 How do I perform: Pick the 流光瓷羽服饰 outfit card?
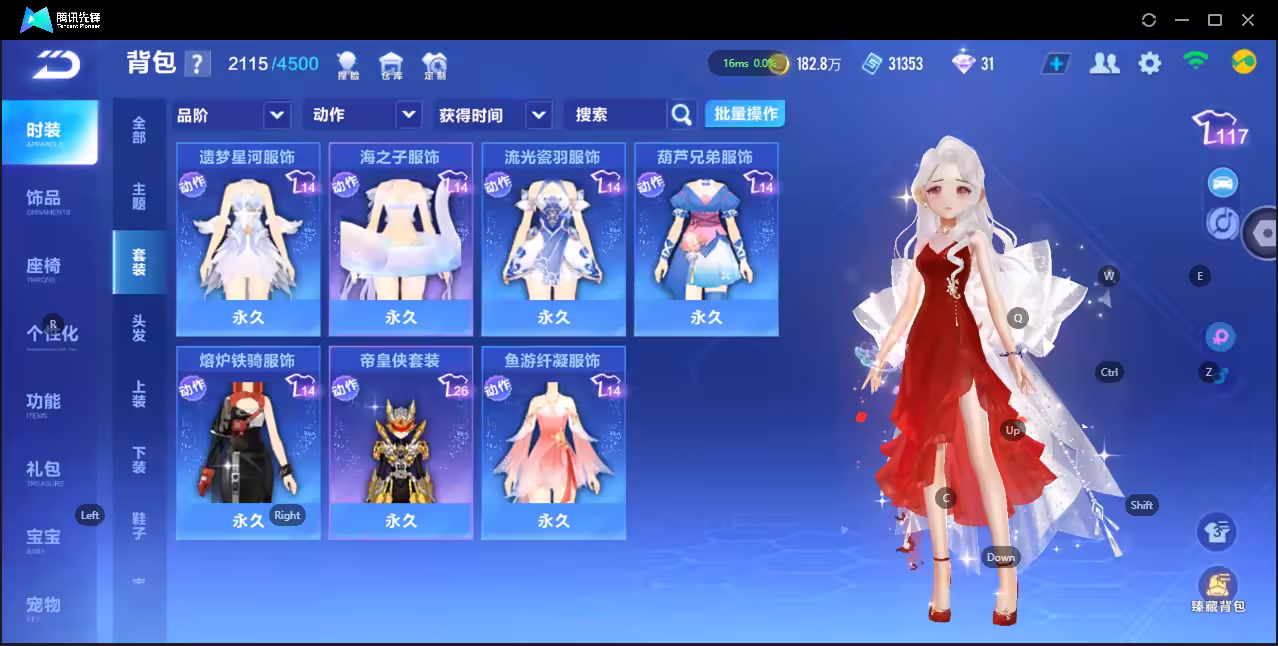(x=553, y=239)
